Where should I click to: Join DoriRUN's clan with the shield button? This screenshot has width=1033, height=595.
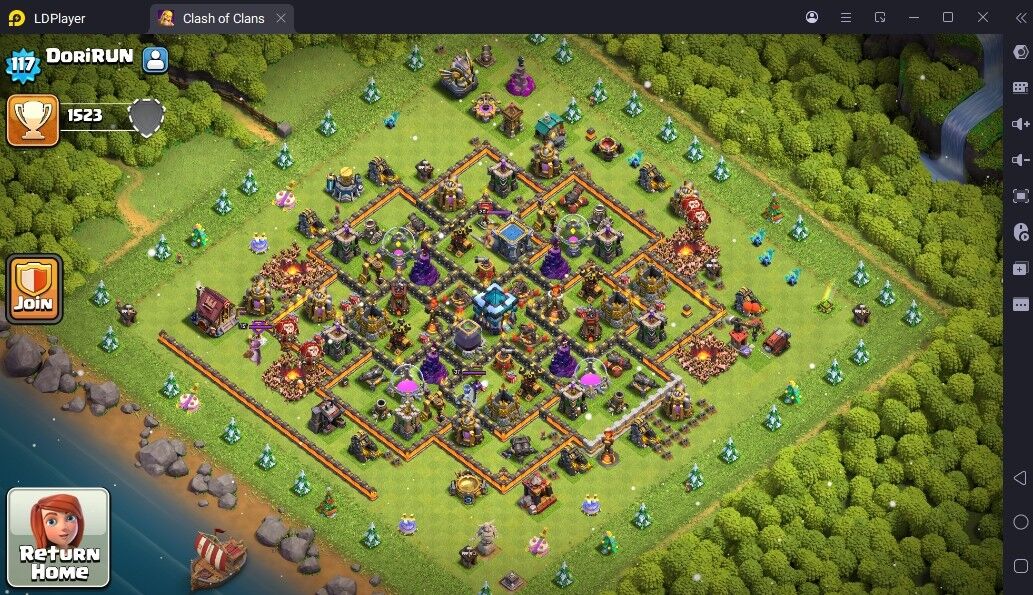click(35, 289)
